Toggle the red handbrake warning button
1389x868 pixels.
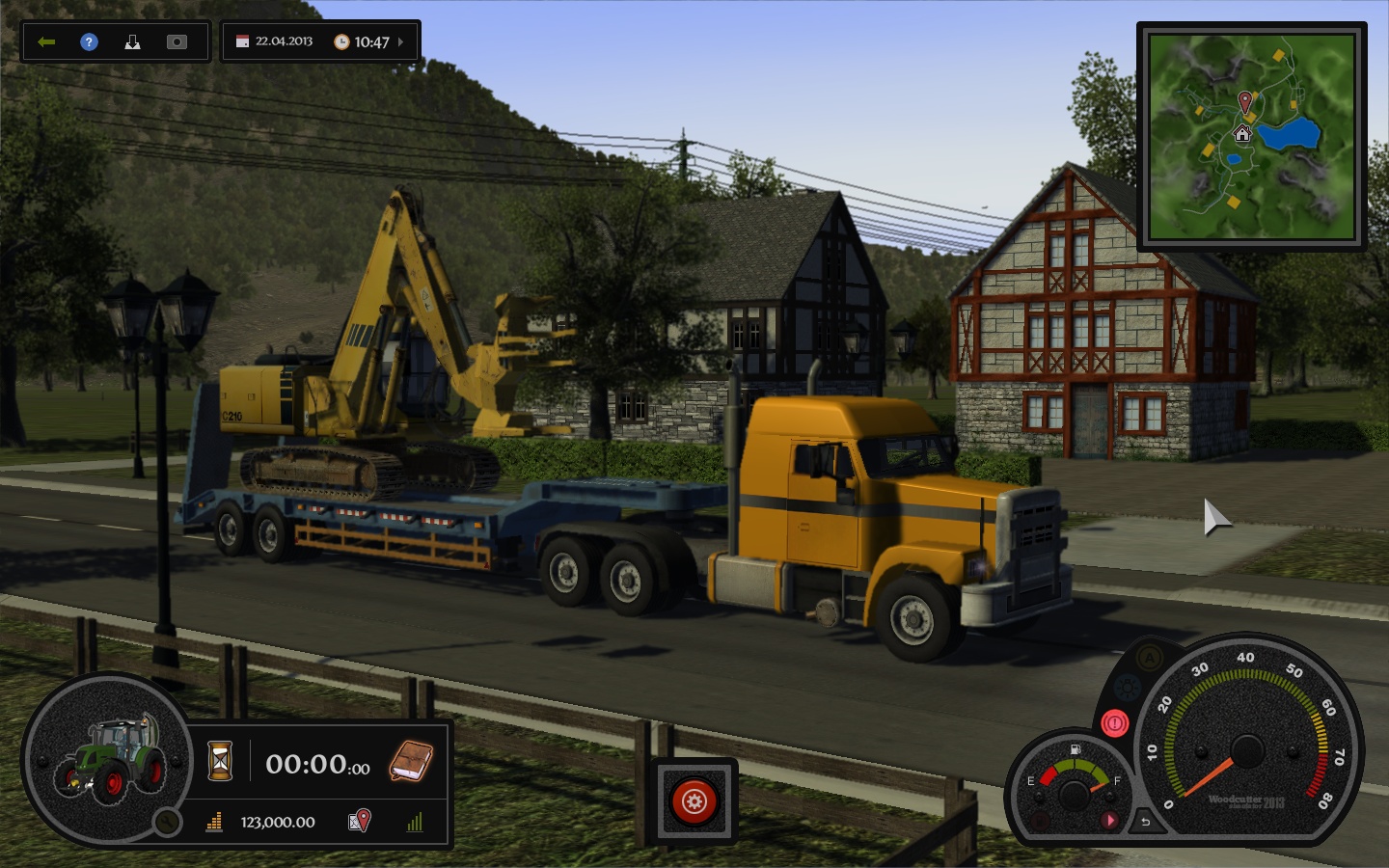[x=1114, y=721]
